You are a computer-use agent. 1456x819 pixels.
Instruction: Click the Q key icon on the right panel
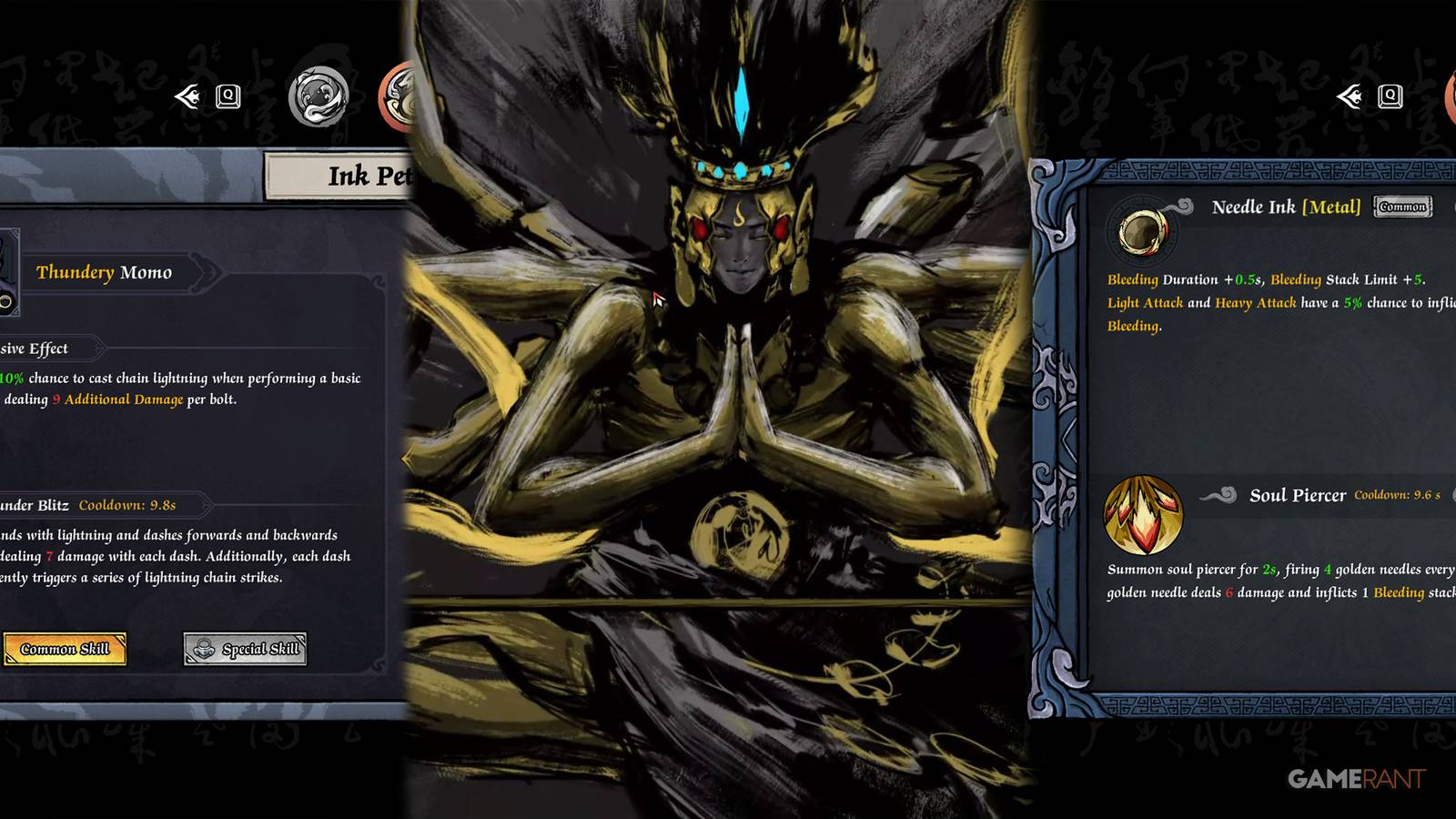coord(1389,95)
